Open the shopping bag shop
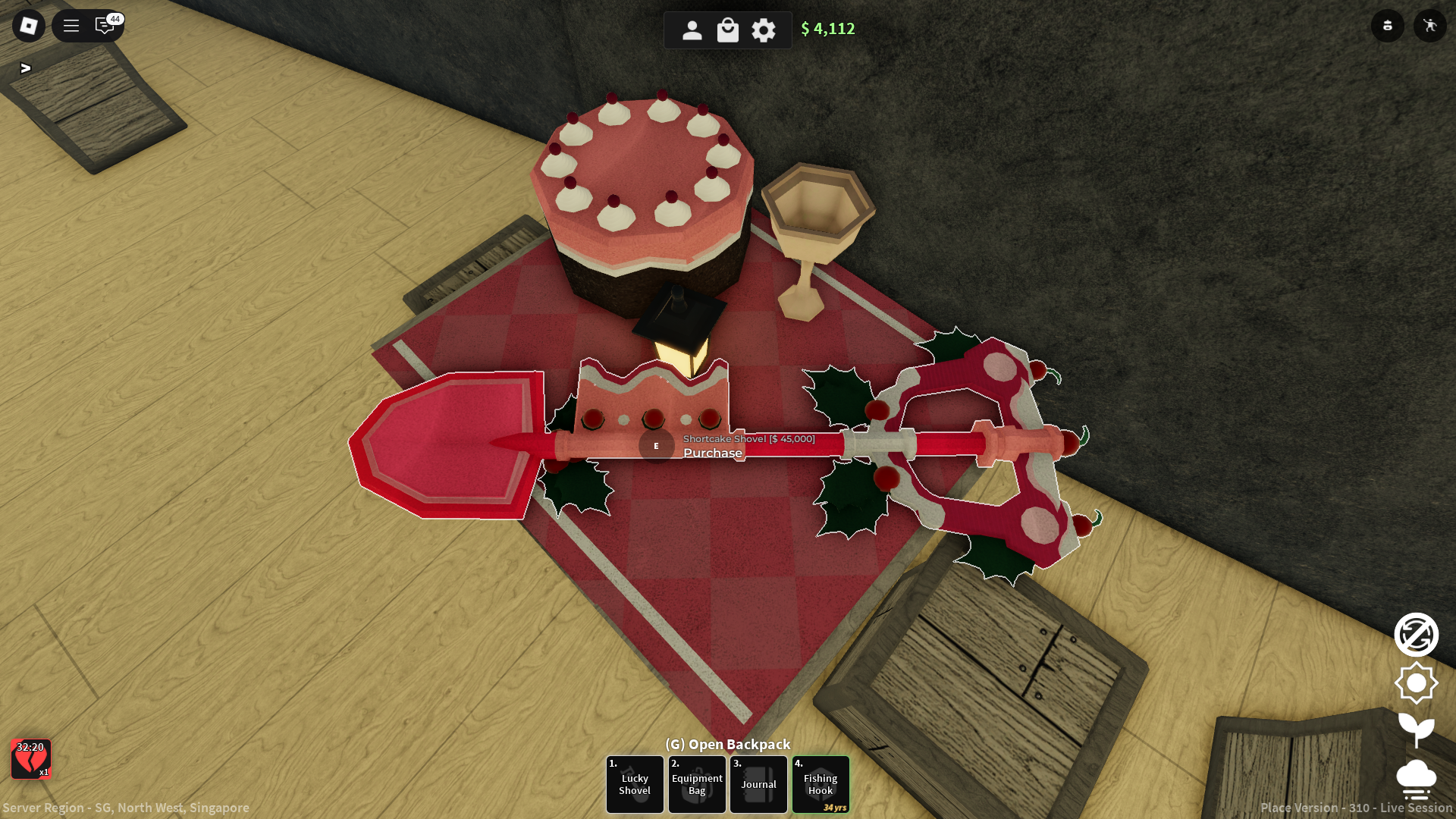1456x819 pixels. tap(728, 30)
